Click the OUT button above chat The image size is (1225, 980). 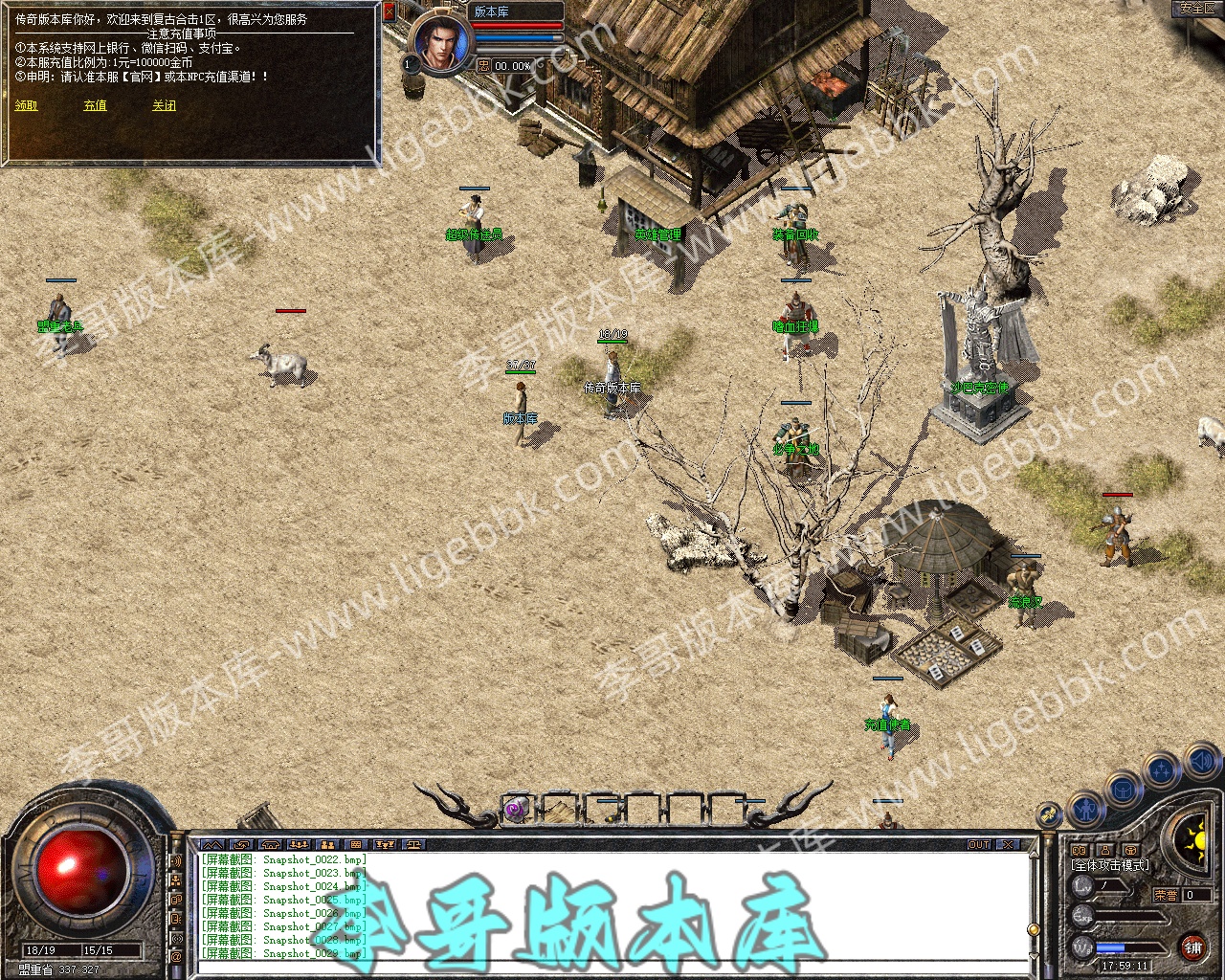tap(979, 845)
